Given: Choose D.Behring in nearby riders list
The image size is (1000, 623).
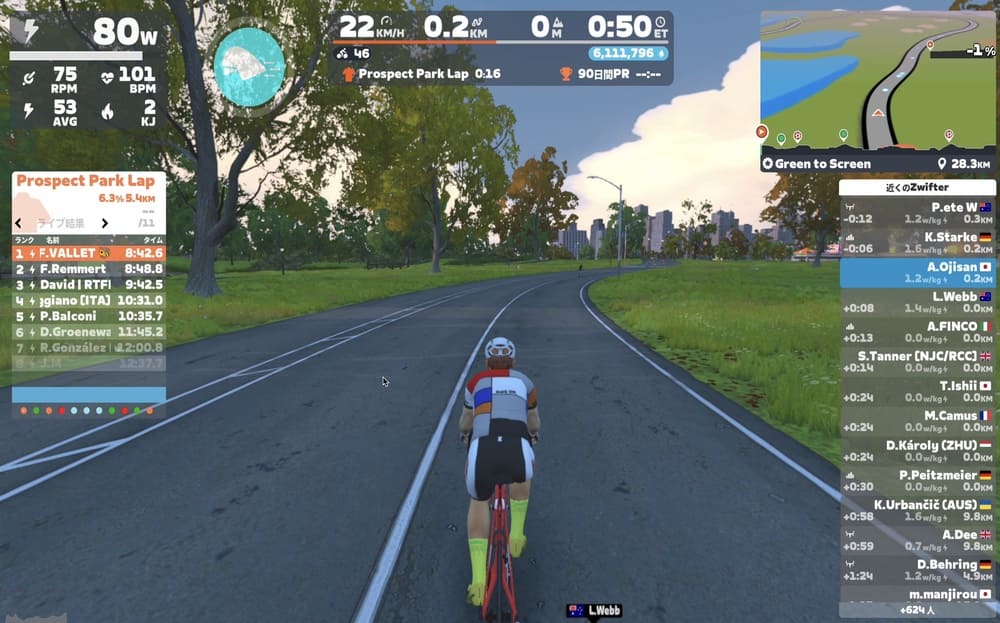Looking at the screenshot, I should coord(917,570).
